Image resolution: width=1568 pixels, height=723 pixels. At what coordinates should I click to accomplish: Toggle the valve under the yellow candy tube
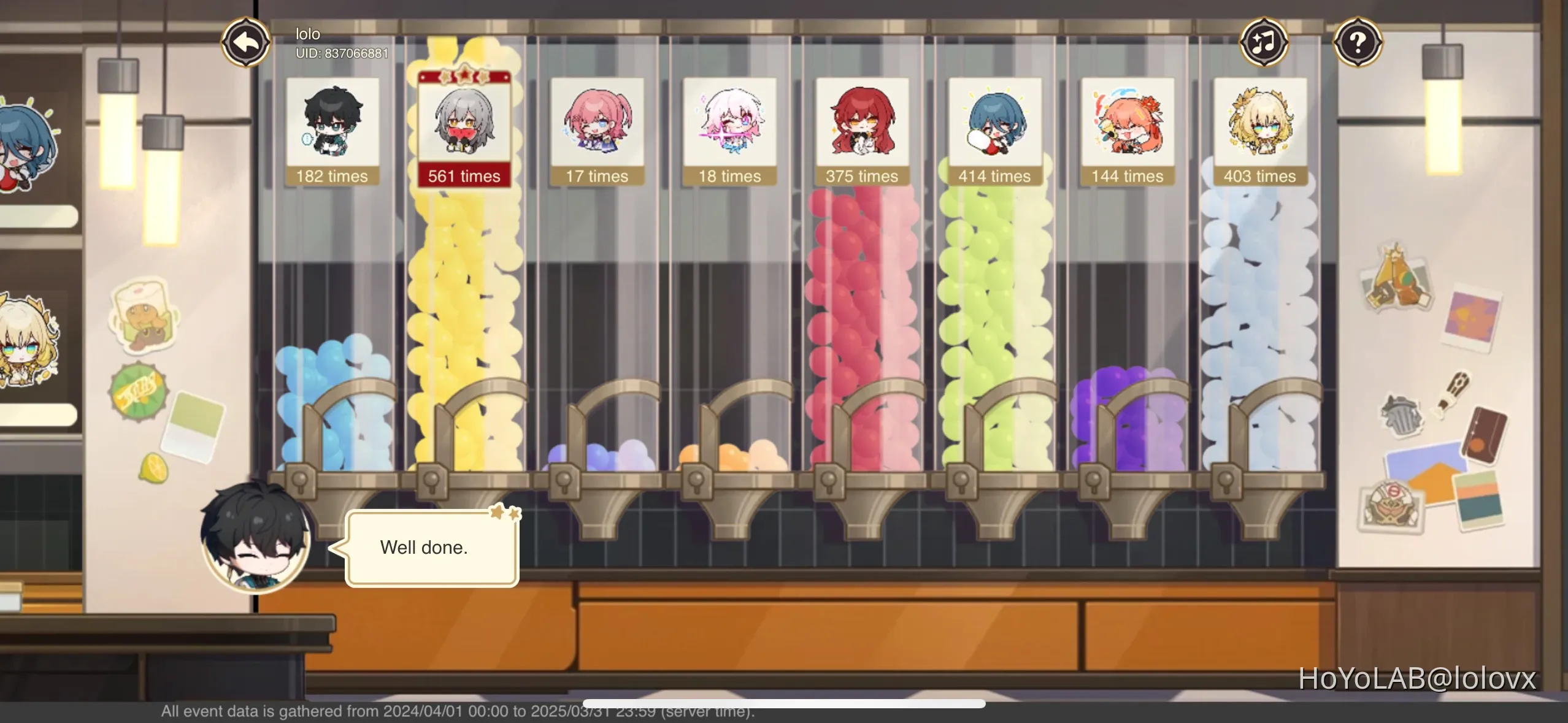432,481
